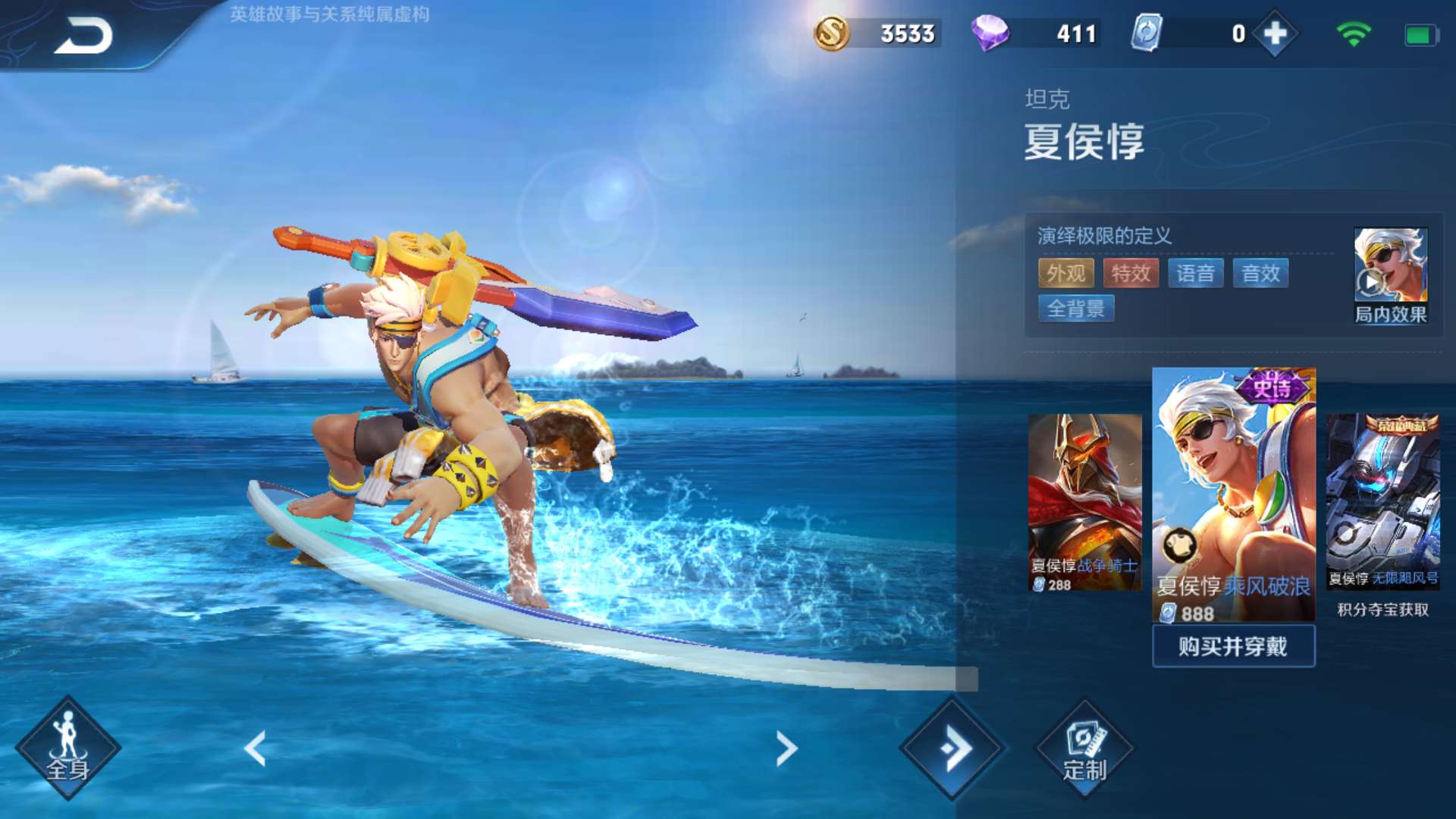Viewport: 1456px width, 819px height.
Task: Toggle the 语音 voice tag
Action: tap(1196, 273)
